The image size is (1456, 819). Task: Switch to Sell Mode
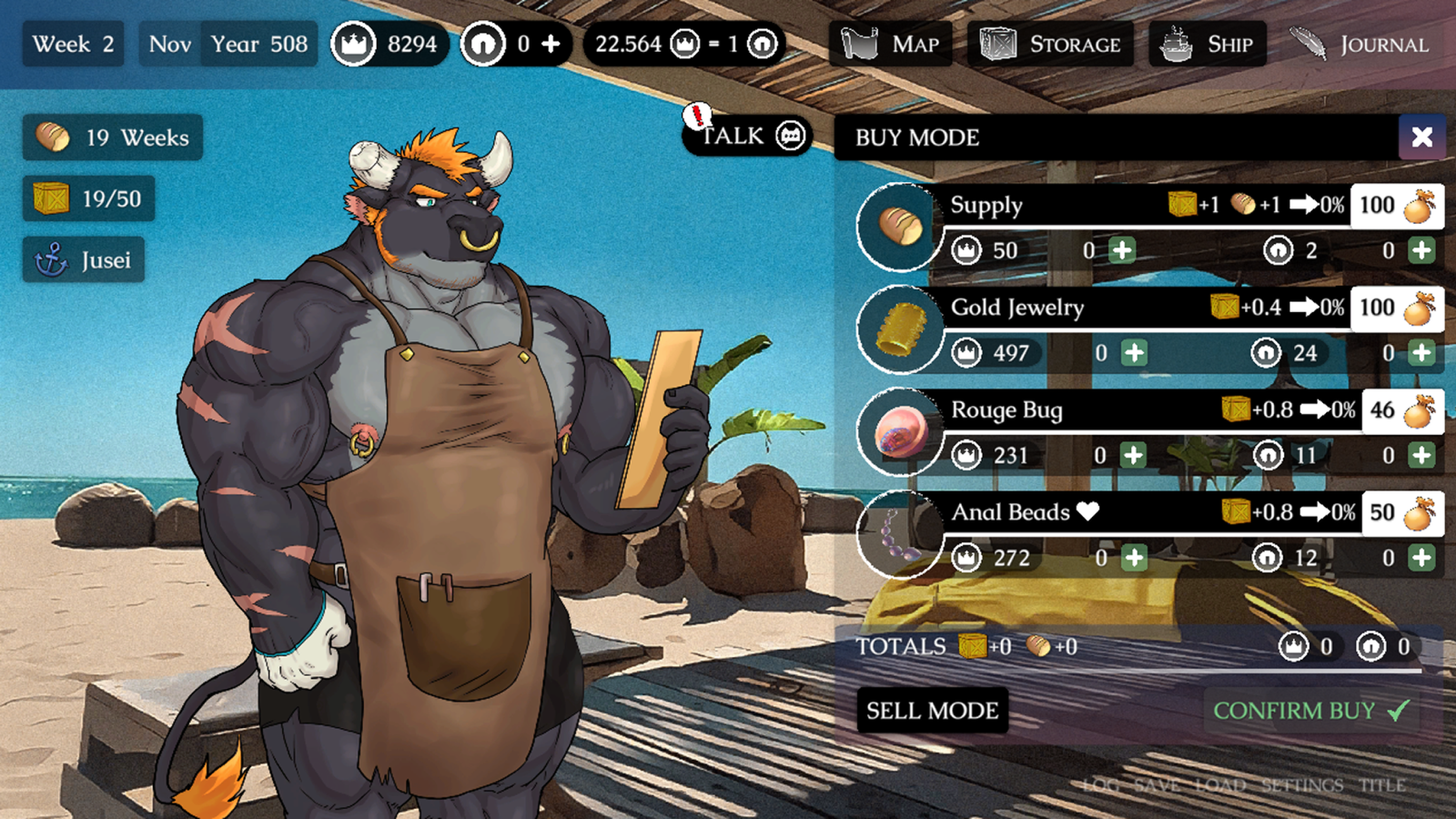point(934,711)
